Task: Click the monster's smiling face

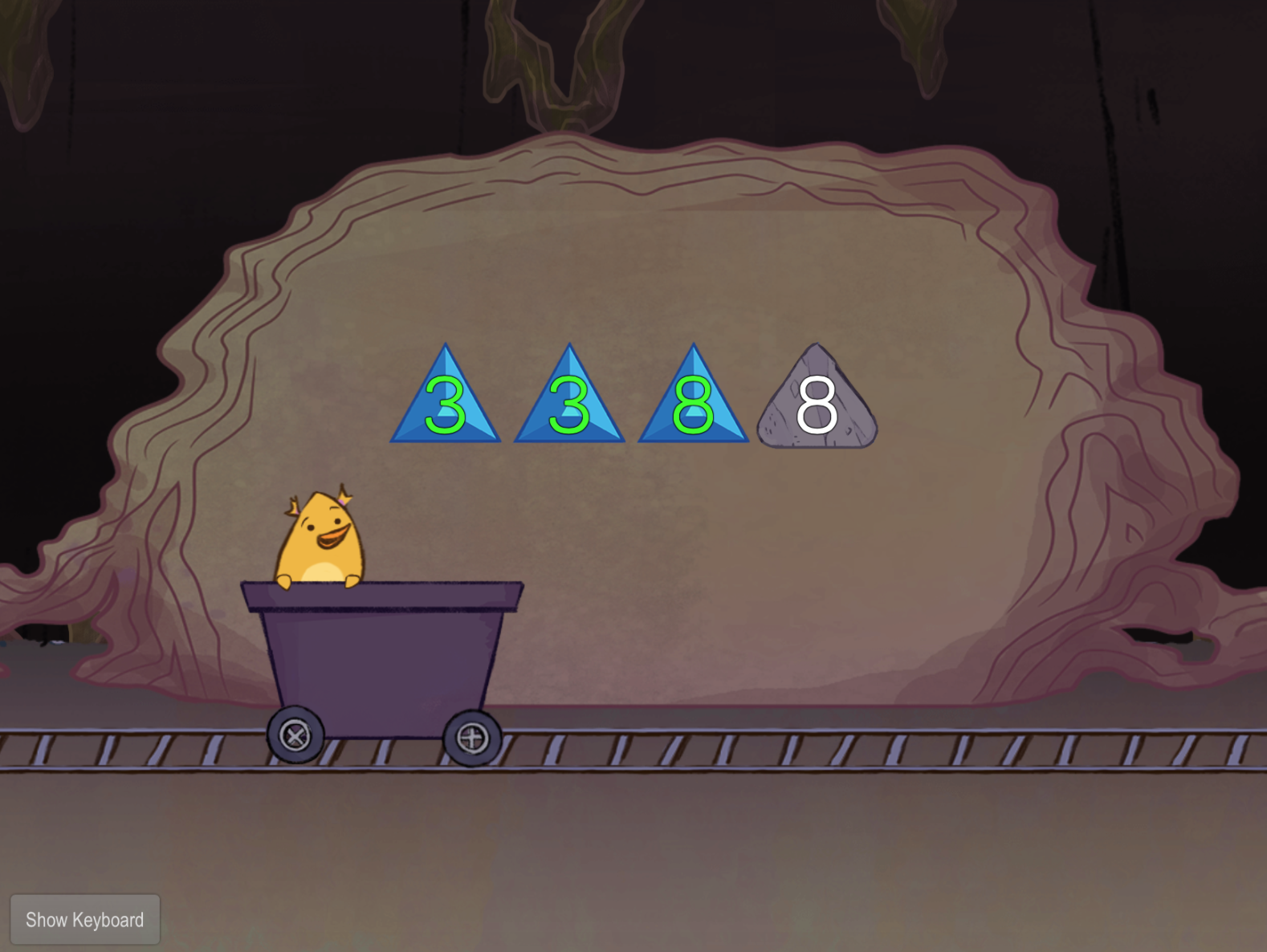Action: tap(328, 531)
